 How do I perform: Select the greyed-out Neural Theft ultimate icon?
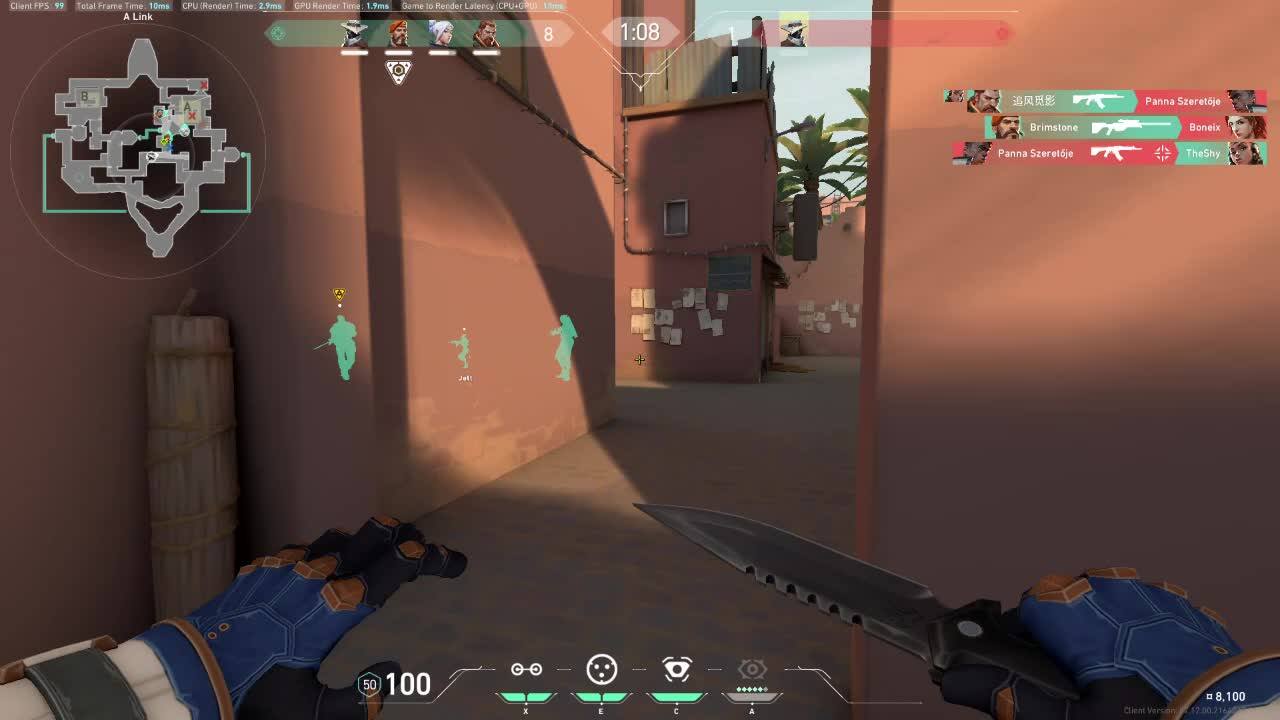(x=752, y=669)
